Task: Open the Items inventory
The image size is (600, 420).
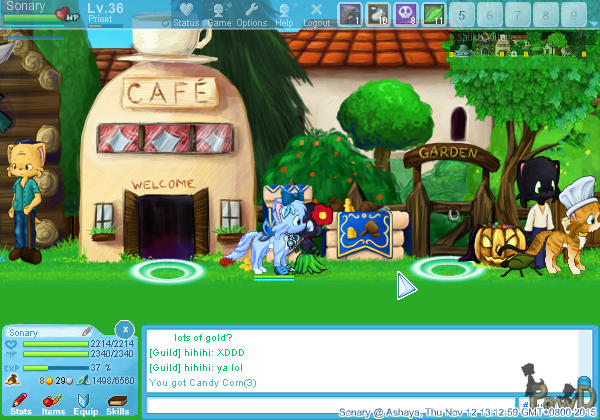Action: coord(53,402)
